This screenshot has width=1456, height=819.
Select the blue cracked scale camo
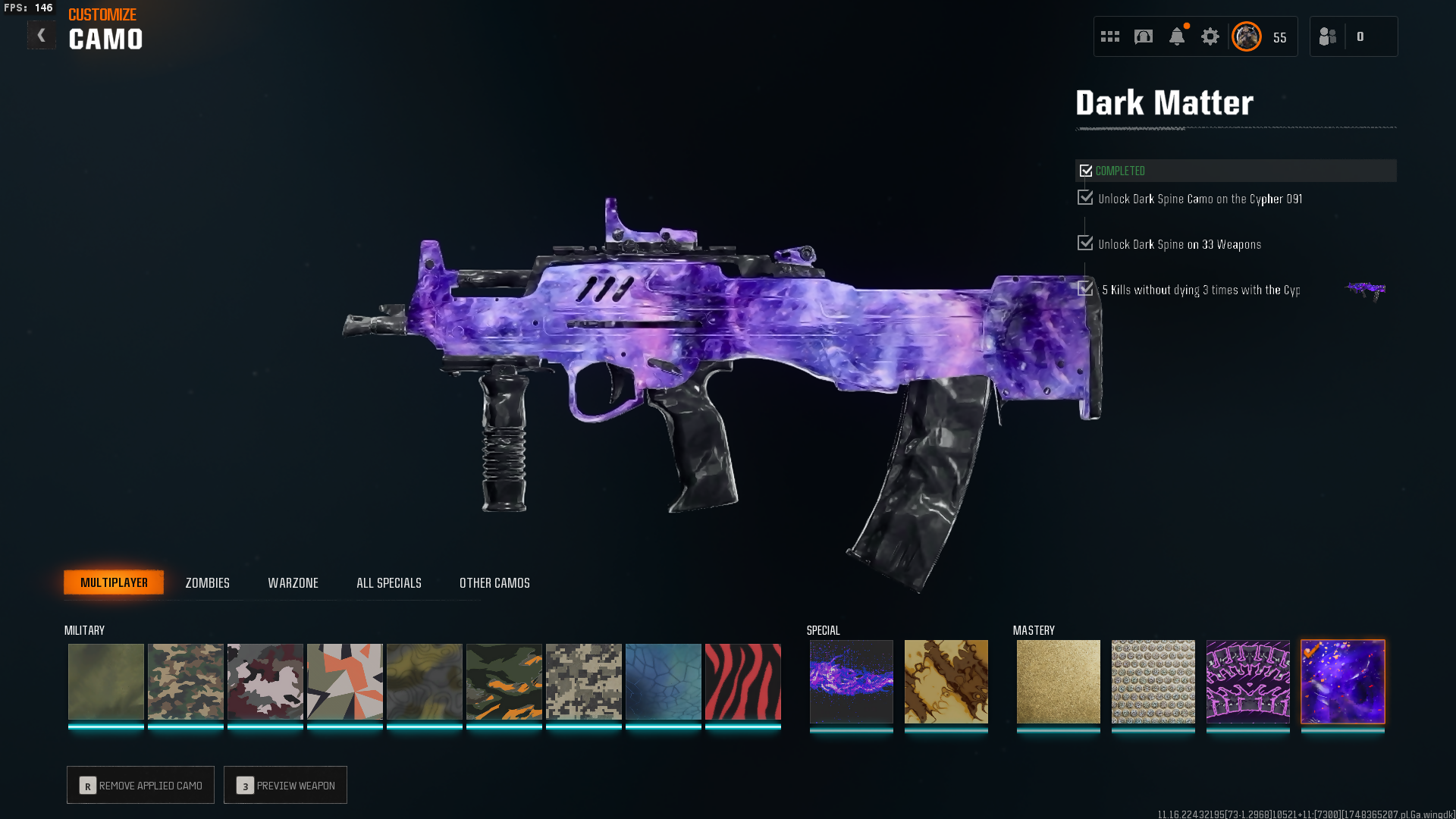pos(663,682)
